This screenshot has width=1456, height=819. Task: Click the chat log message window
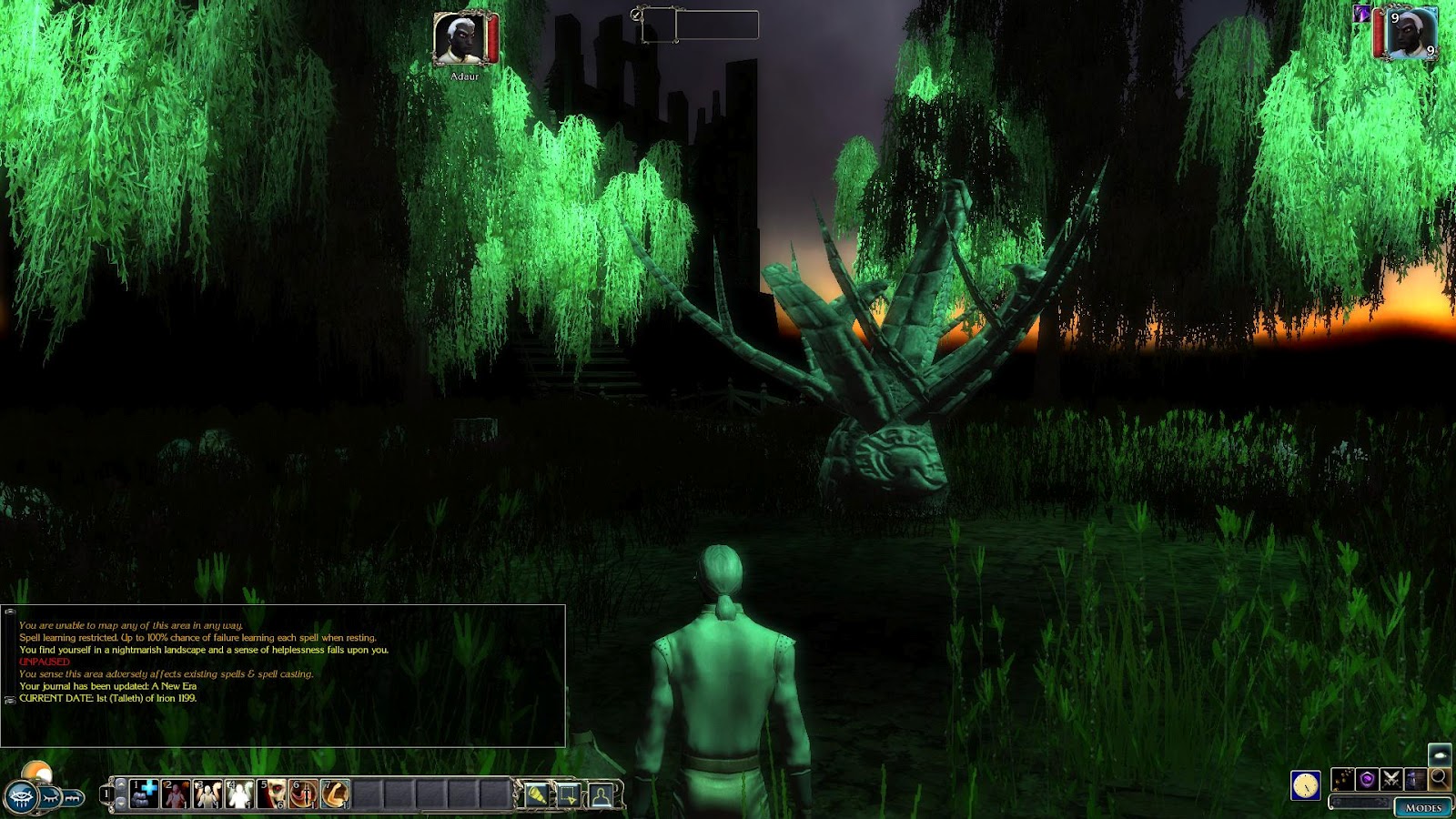click(x=283, y=675)
